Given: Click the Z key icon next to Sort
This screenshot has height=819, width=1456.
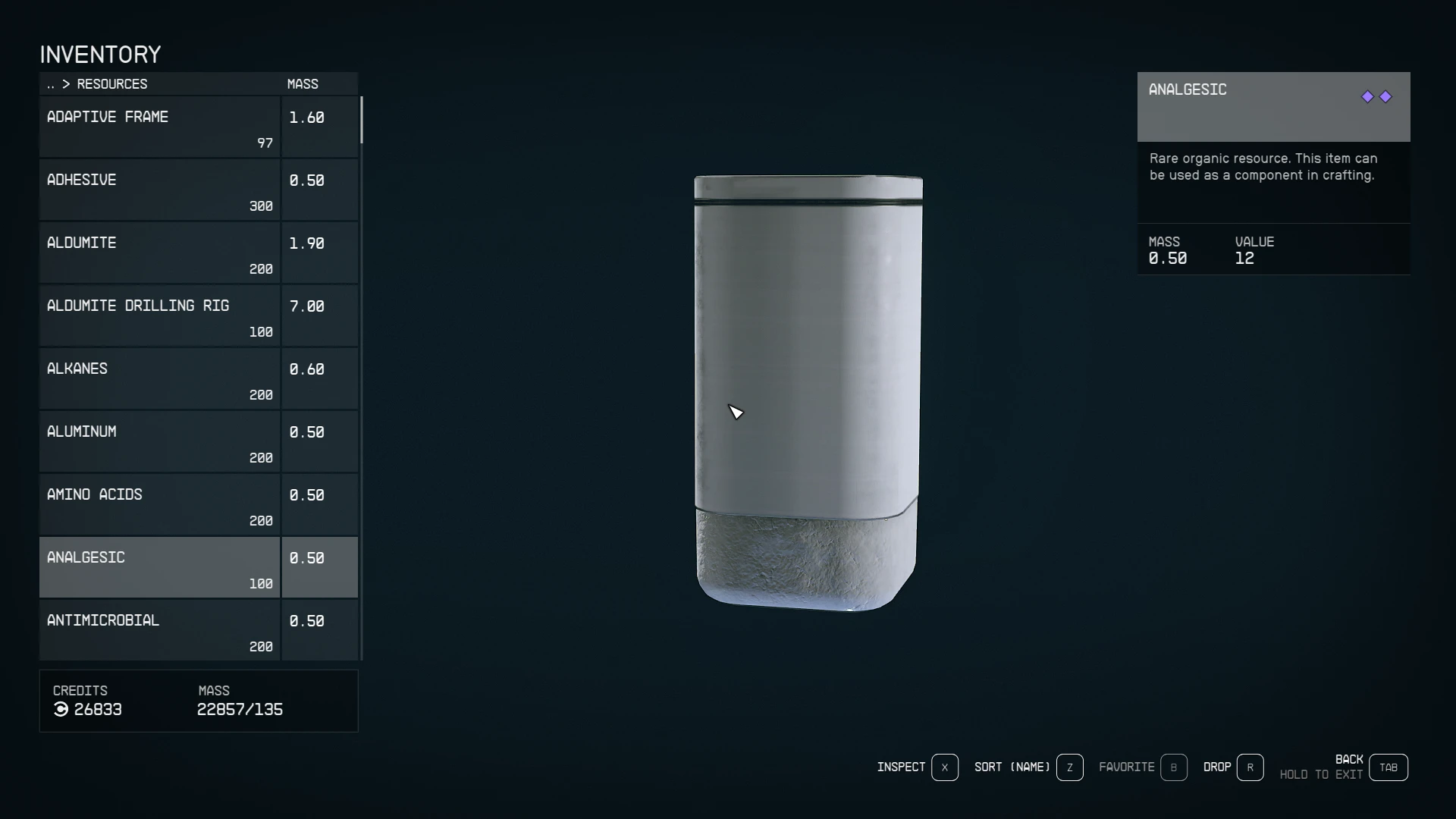Looking at the screenshot, I should pos(1070,767).
